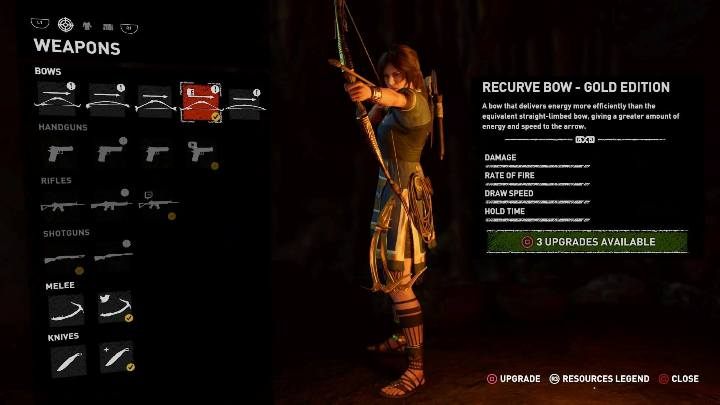Select the last handgun in the Handguns row
The image size is (720, 405).
199,152
